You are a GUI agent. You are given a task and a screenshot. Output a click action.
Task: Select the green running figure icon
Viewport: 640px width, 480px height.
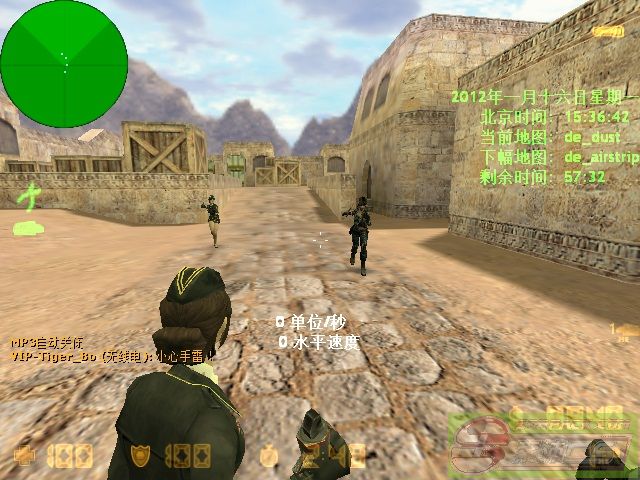coord(32,195)
